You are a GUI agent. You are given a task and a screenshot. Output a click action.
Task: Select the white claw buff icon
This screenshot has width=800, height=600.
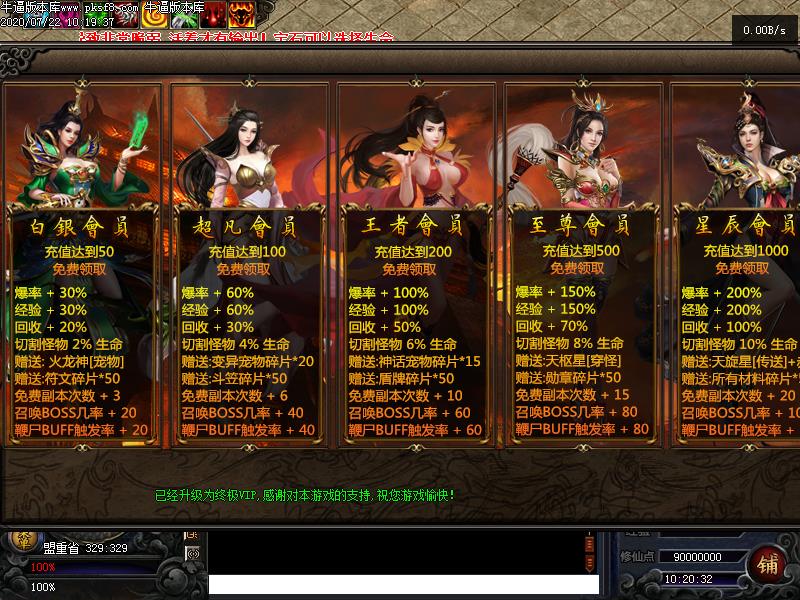(x=126, y=16)
